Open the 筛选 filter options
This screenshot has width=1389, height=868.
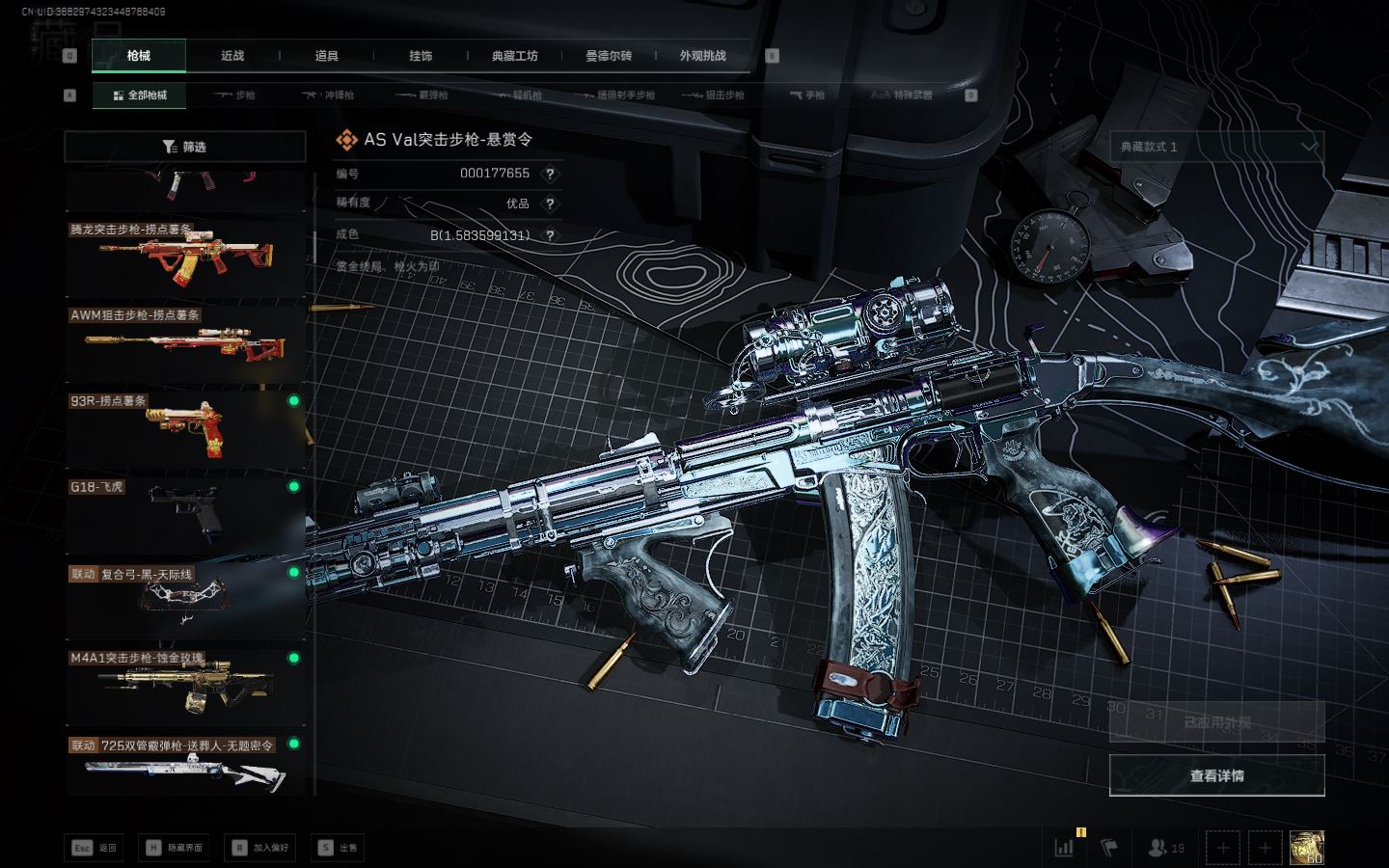tap(184, 147)
